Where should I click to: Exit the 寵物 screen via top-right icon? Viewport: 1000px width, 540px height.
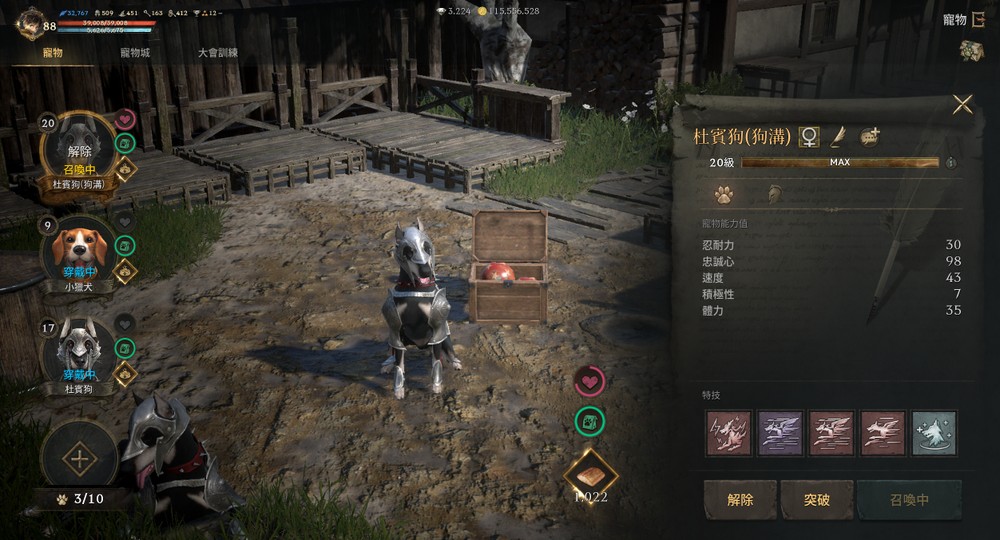click(977, 20)
